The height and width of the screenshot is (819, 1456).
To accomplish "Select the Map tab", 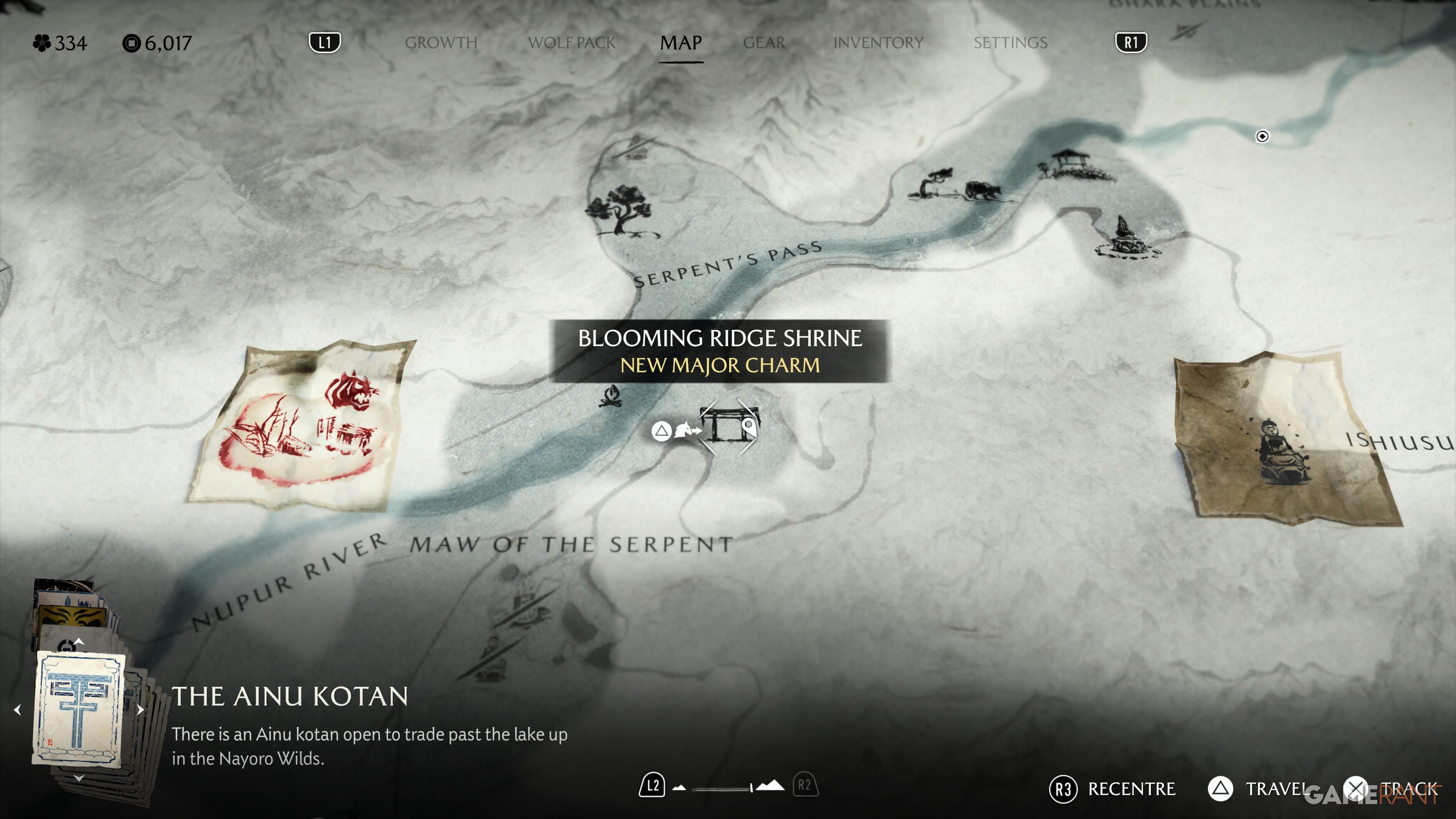I will pyautogui.click(x=681, y=43).
